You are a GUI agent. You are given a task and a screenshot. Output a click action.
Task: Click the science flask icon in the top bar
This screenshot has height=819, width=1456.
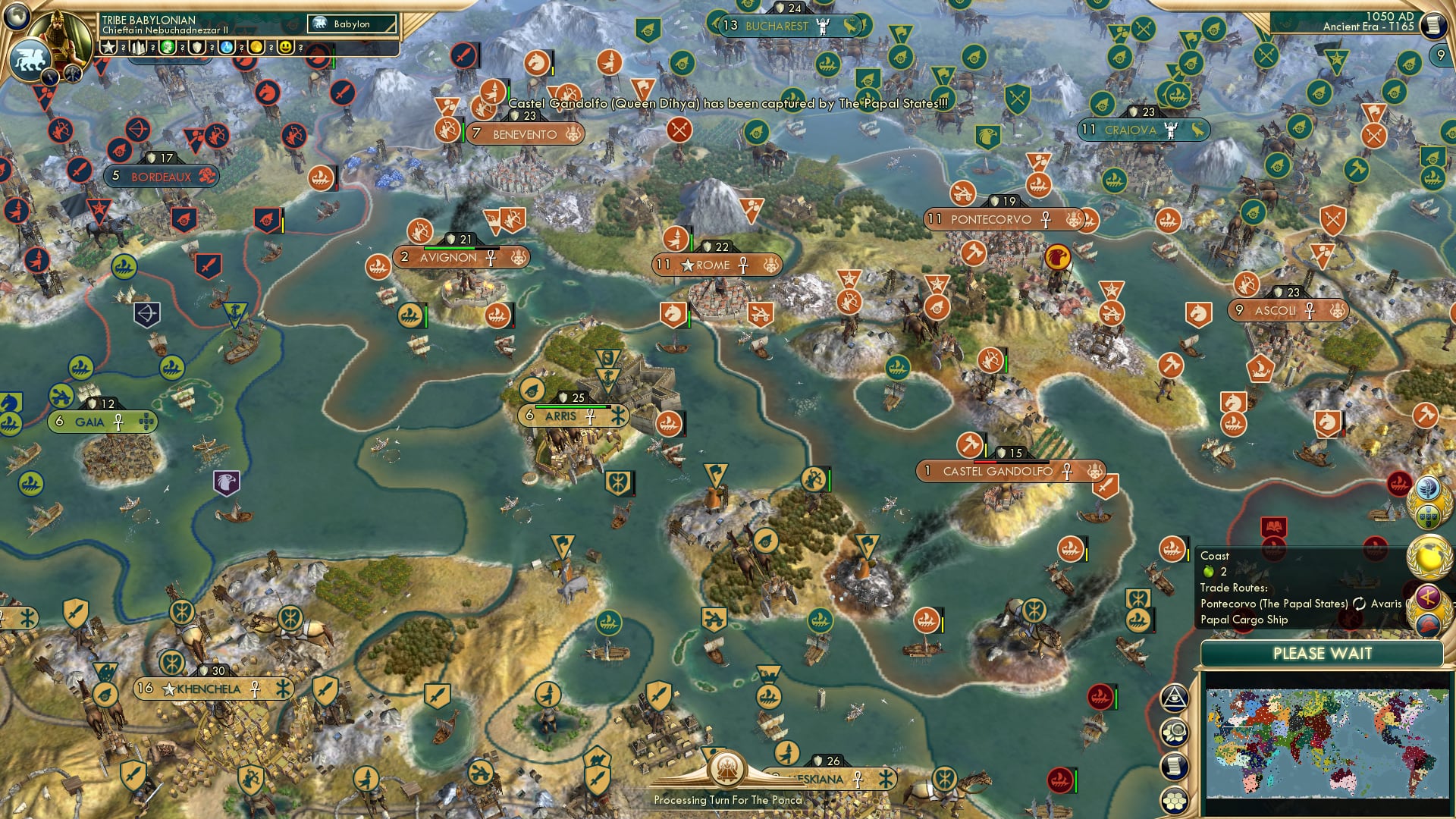tap(227, 47)
